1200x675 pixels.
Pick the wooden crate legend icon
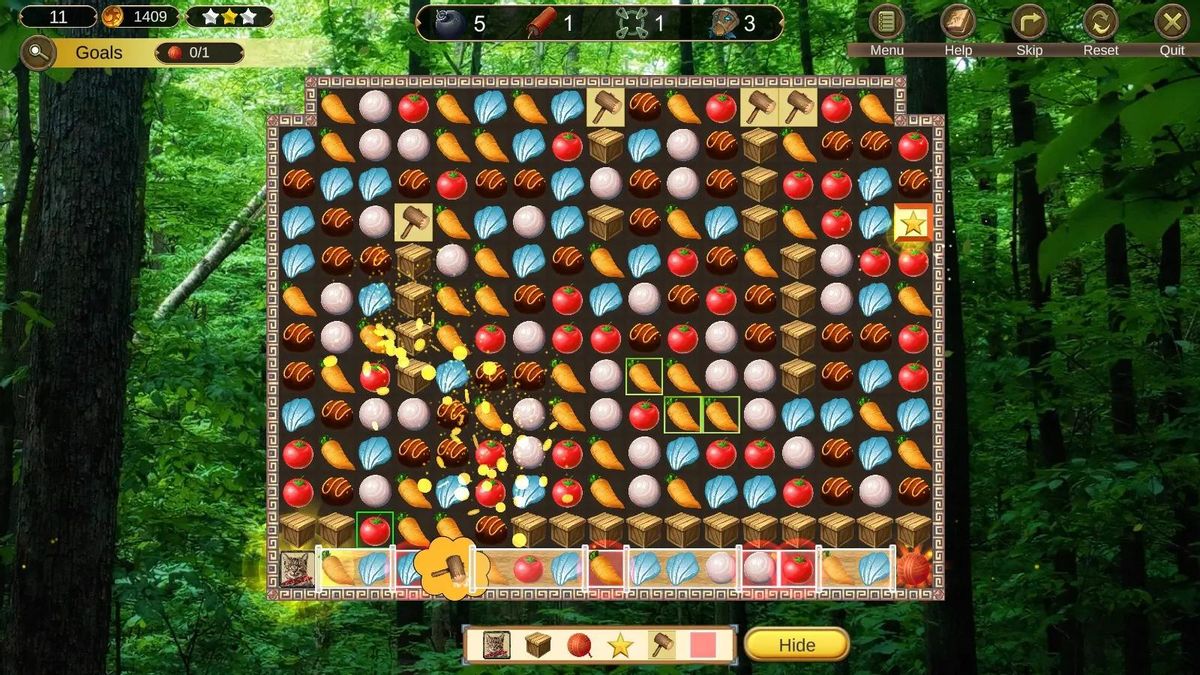coord(538,645)
